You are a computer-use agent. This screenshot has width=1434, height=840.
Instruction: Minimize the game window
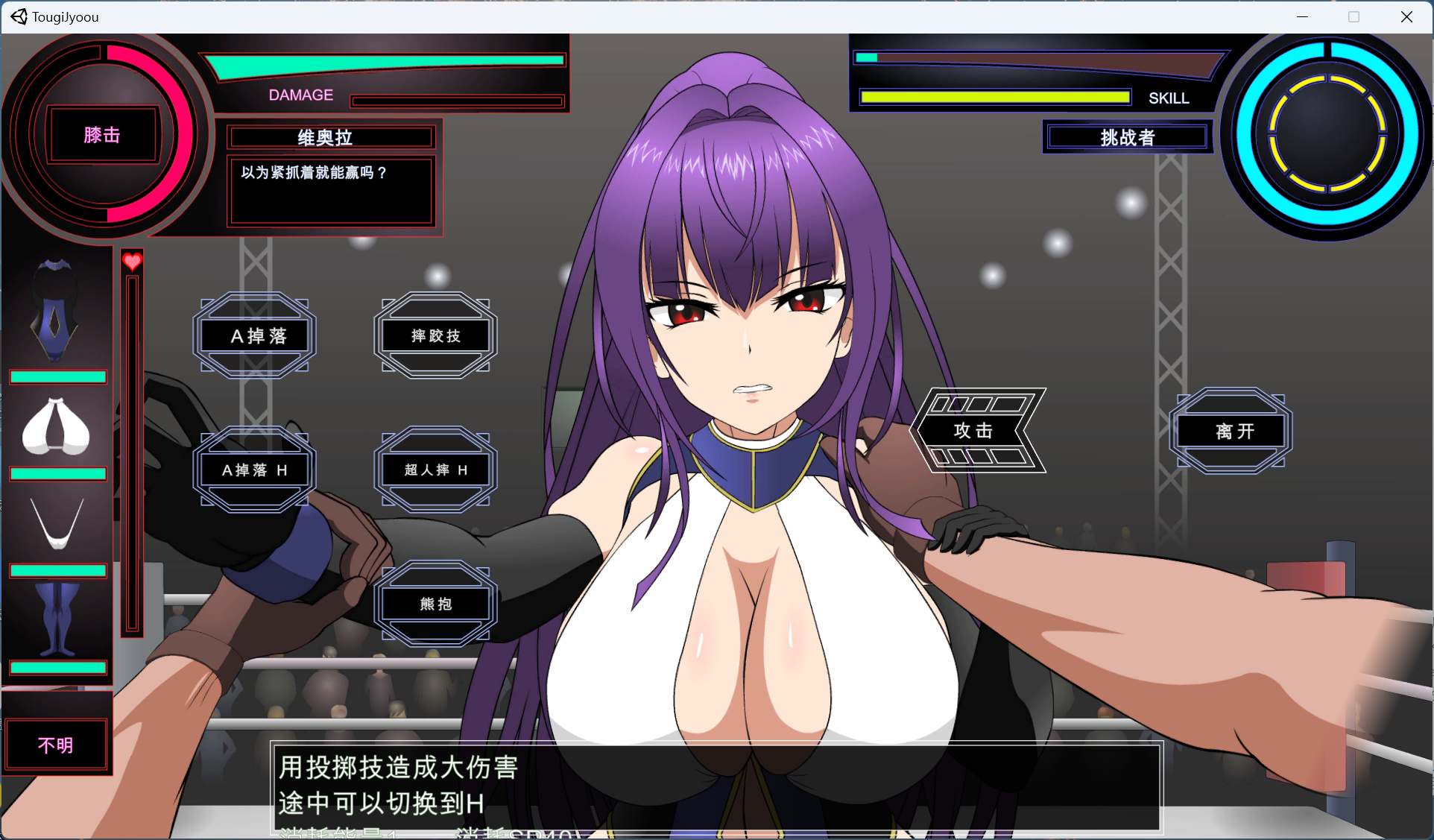pos(1302,16)
